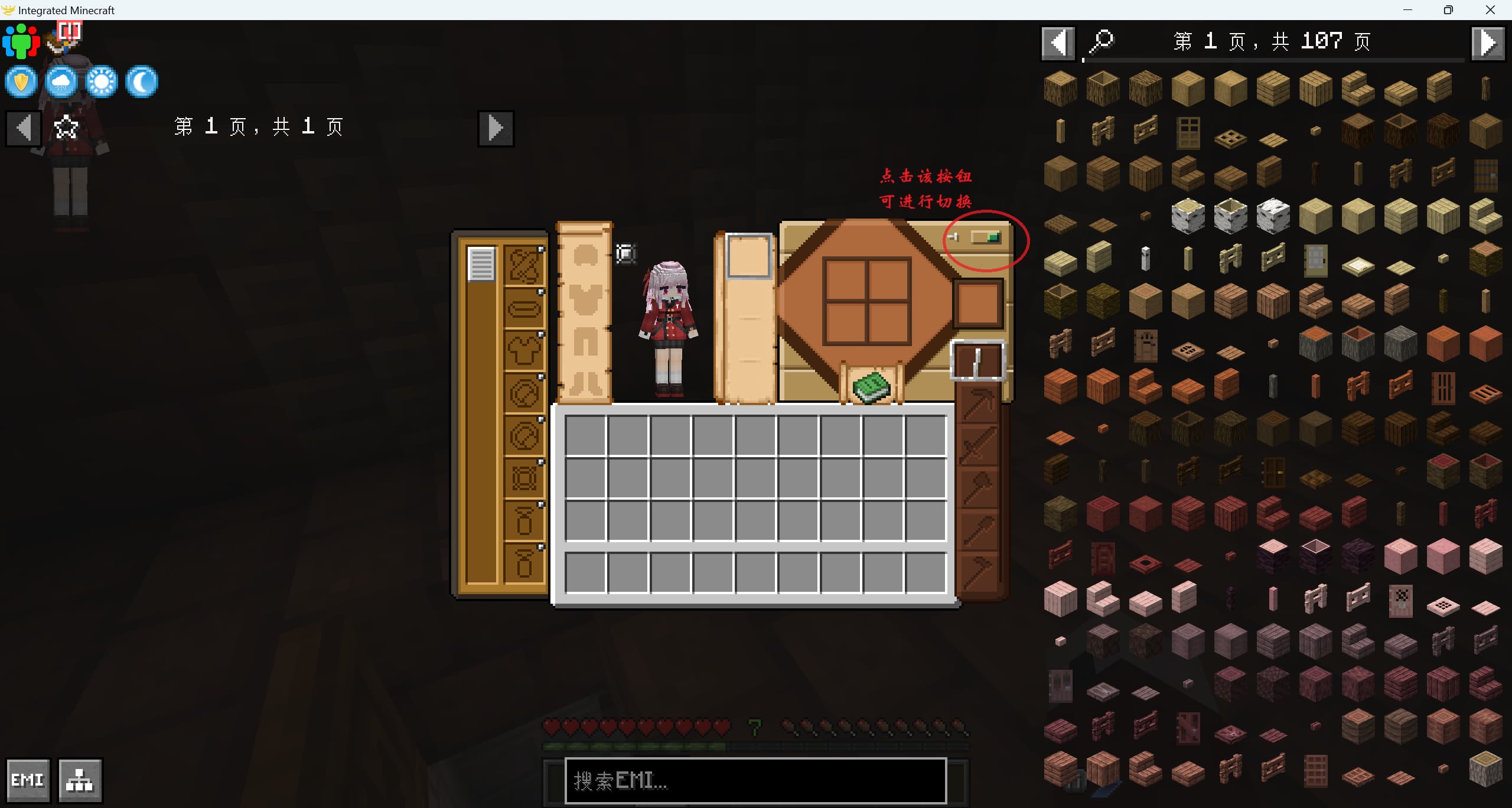Close the Integrated Minecraft window

(x=1490, y=10)
